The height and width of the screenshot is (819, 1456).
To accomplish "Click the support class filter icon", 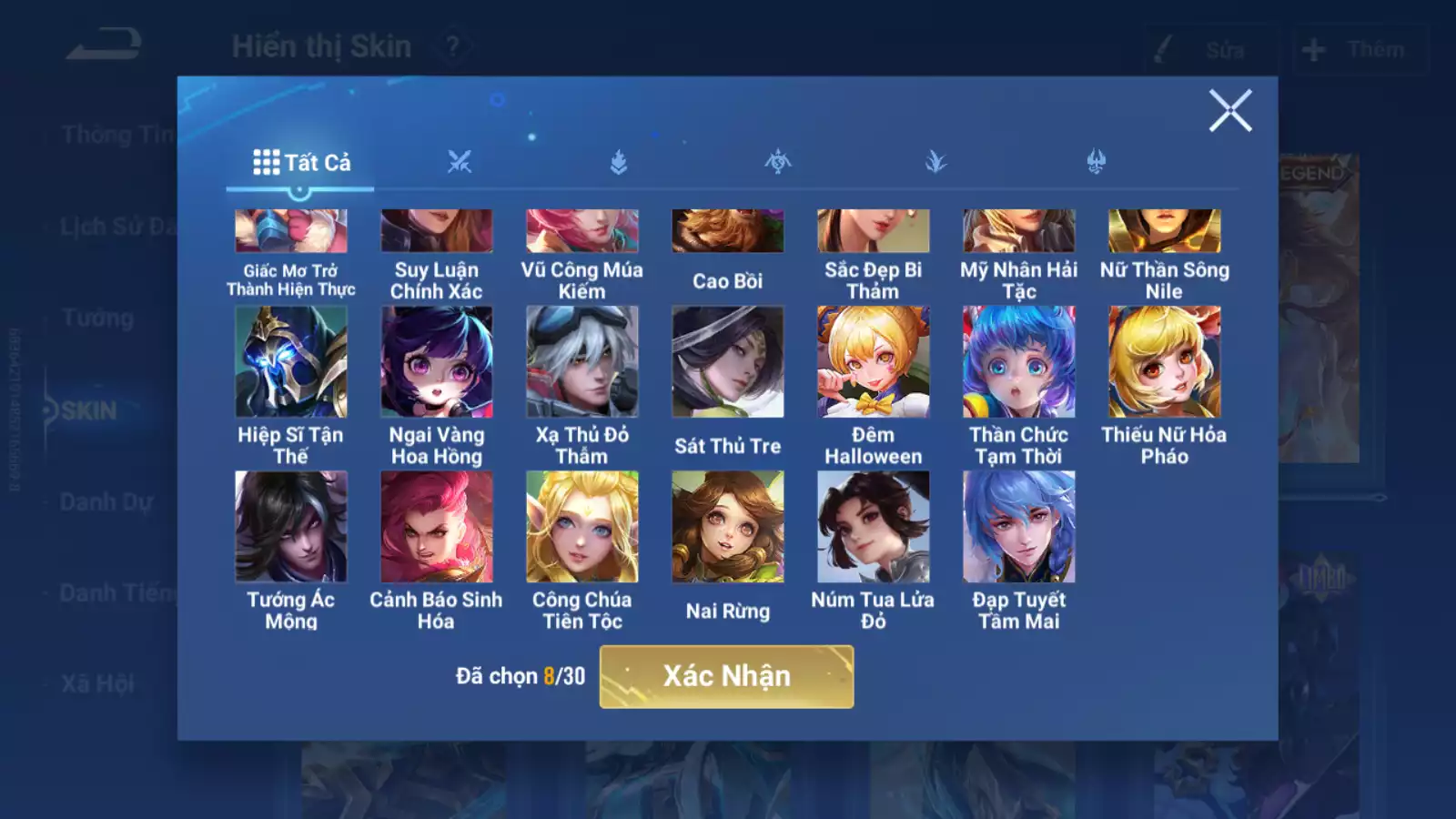I will point(936,161).
